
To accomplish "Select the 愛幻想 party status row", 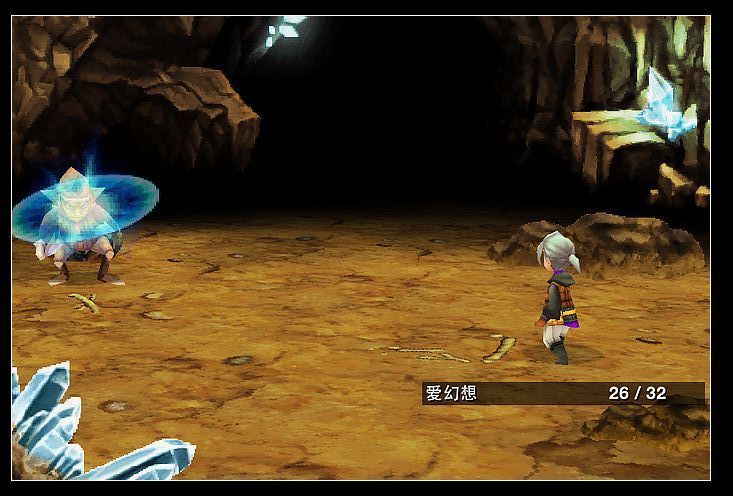I will point(563,393).
